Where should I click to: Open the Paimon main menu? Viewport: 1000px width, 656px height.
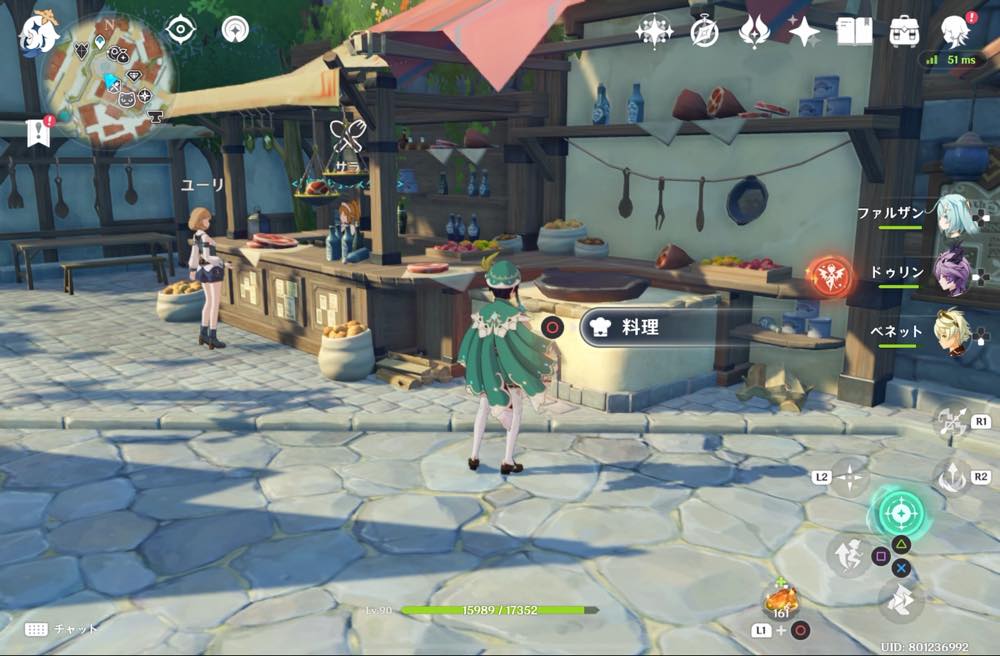[38, 33]
